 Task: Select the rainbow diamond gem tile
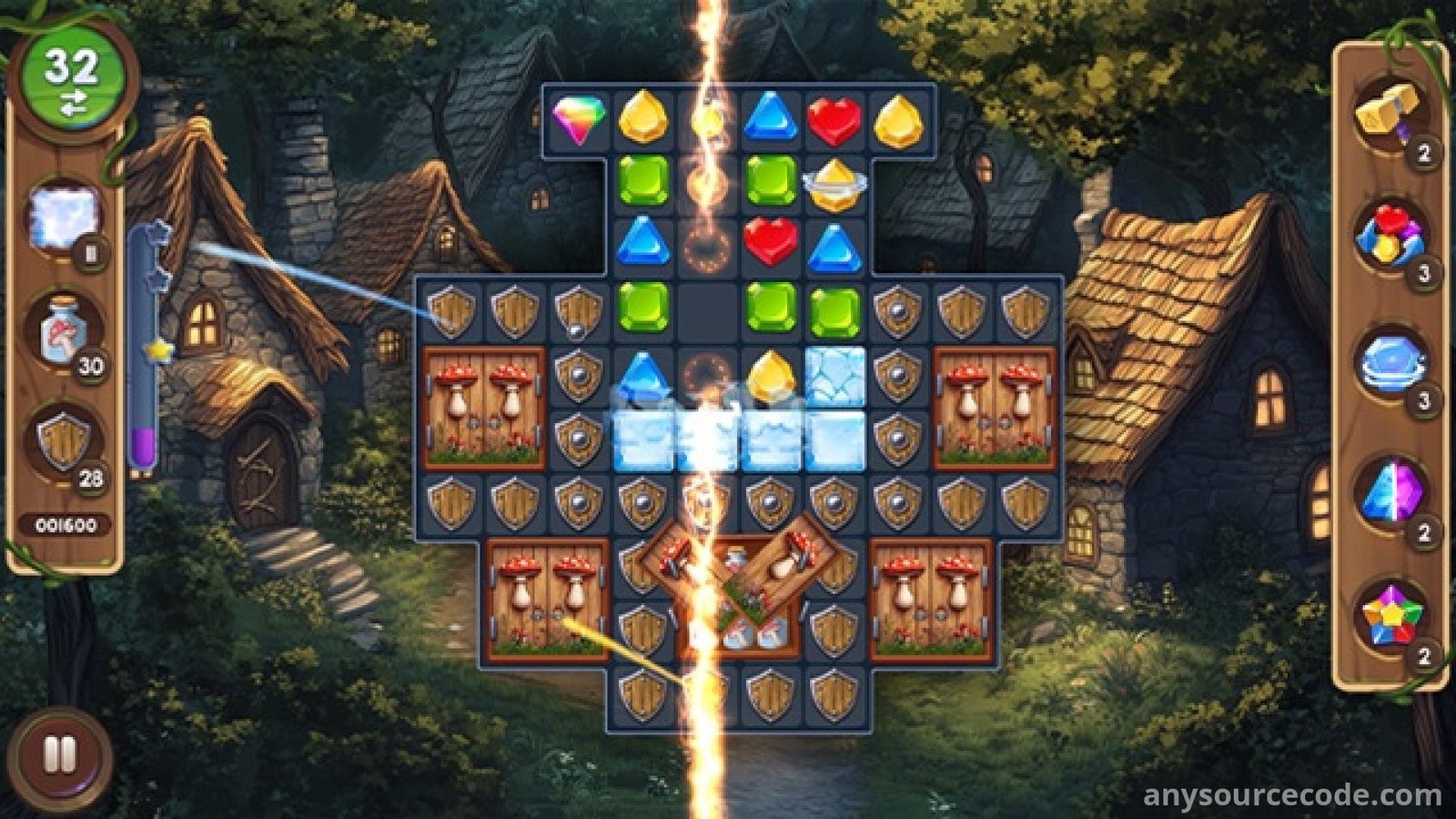(579, 118)
